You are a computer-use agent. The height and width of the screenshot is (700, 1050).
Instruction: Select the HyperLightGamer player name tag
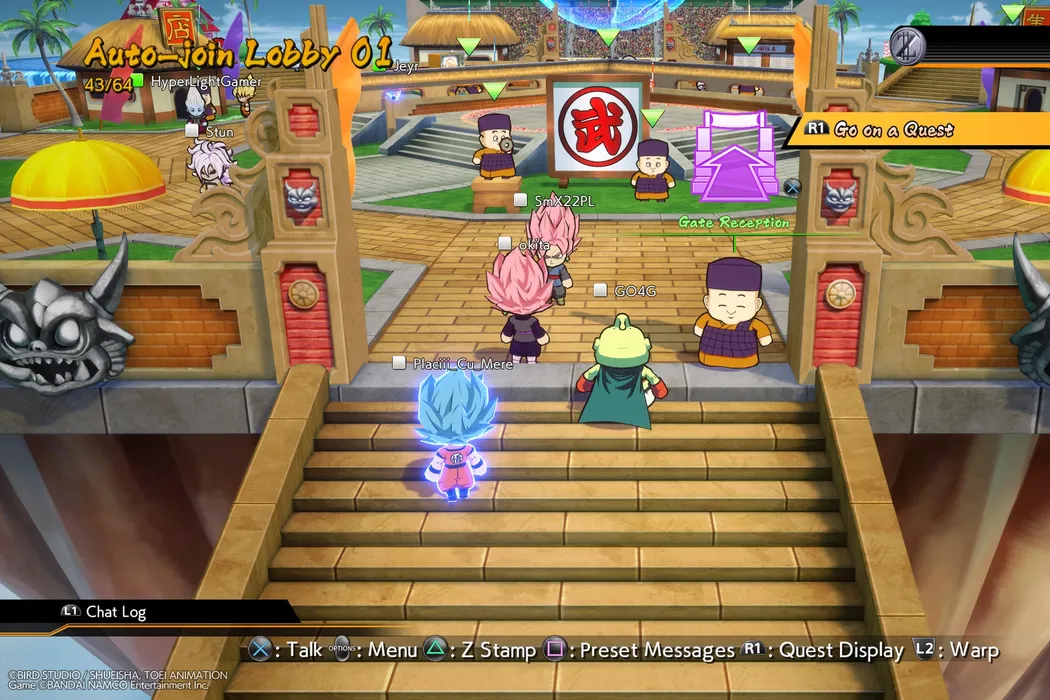[x=205, y=82]
